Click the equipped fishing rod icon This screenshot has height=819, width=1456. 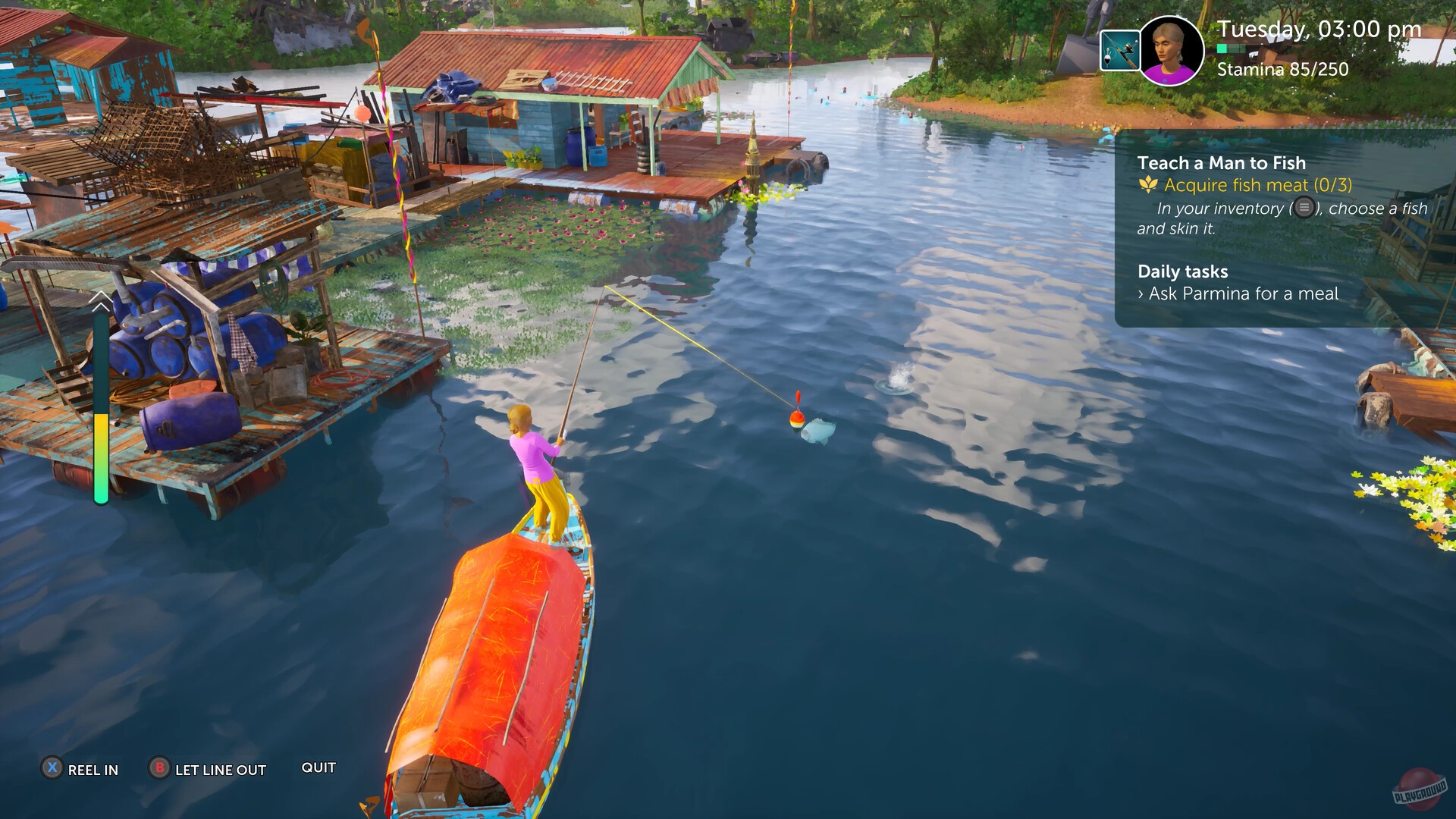point(1121,50)
